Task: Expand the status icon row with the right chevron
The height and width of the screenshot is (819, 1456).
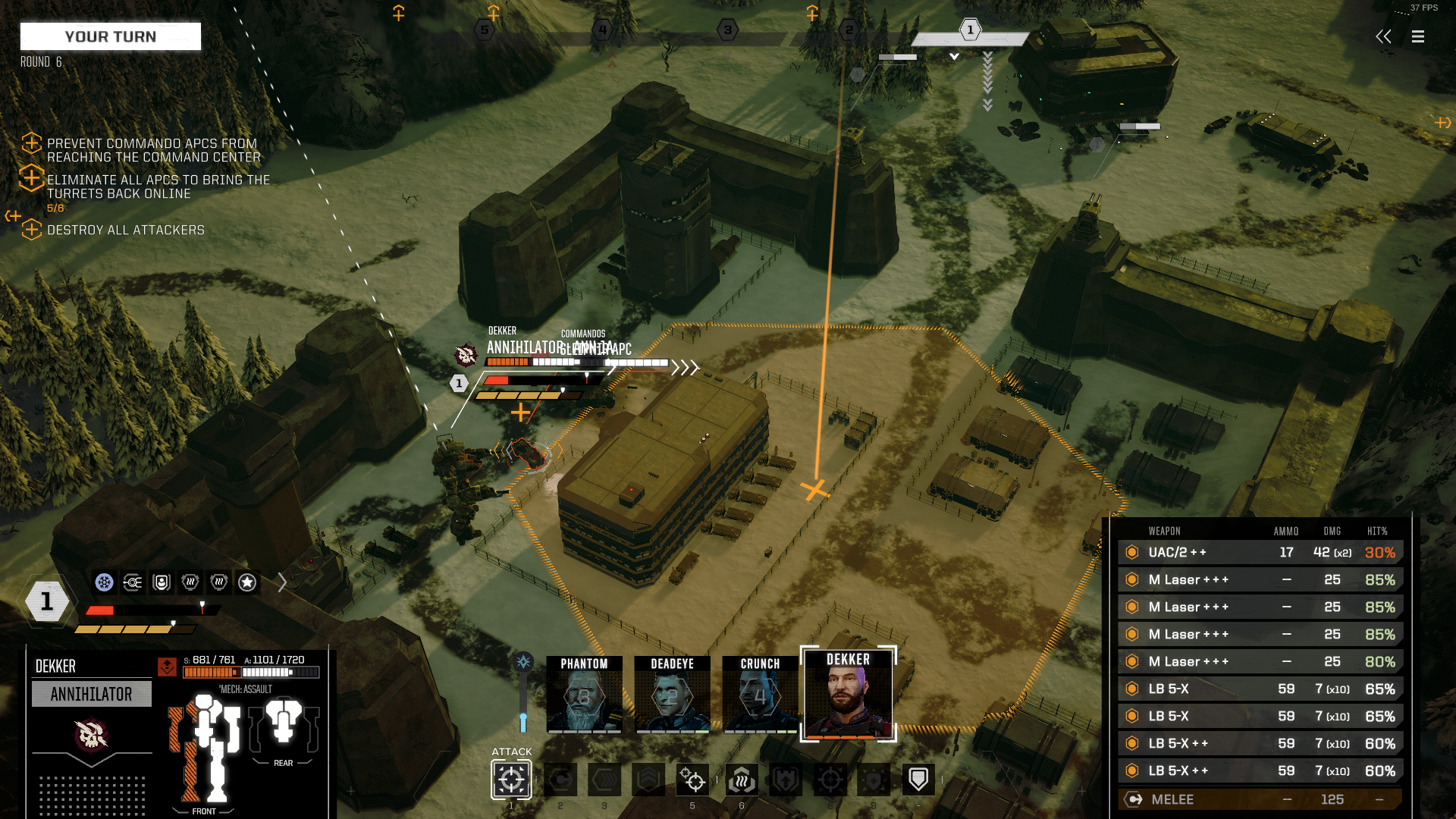Action: point(284,582)
